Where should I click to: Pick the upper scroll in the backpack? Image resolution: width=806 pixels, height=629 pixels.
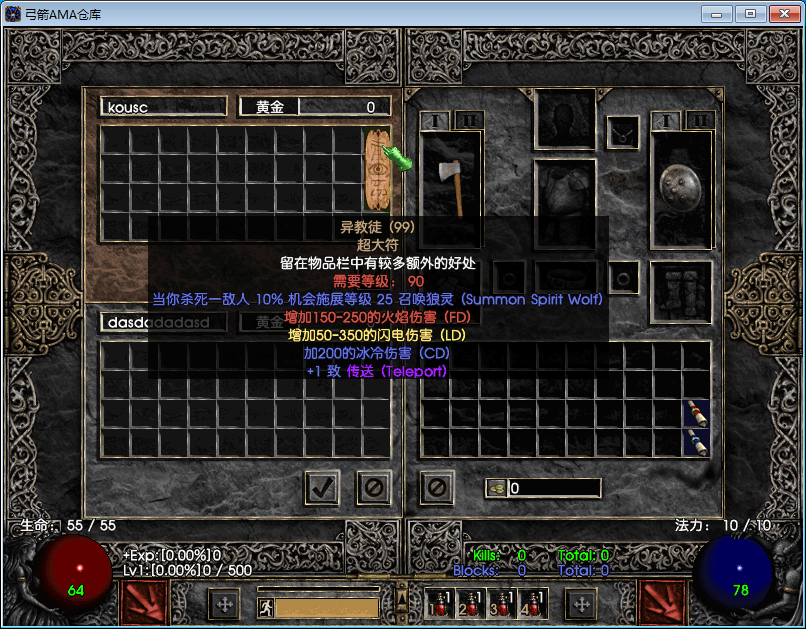(696, 413)
